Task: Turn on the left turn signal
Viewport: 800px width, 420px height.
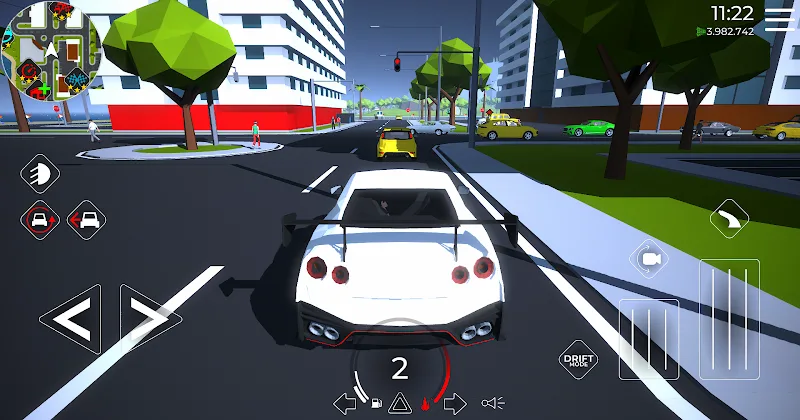Action: (x=345, y=403)
